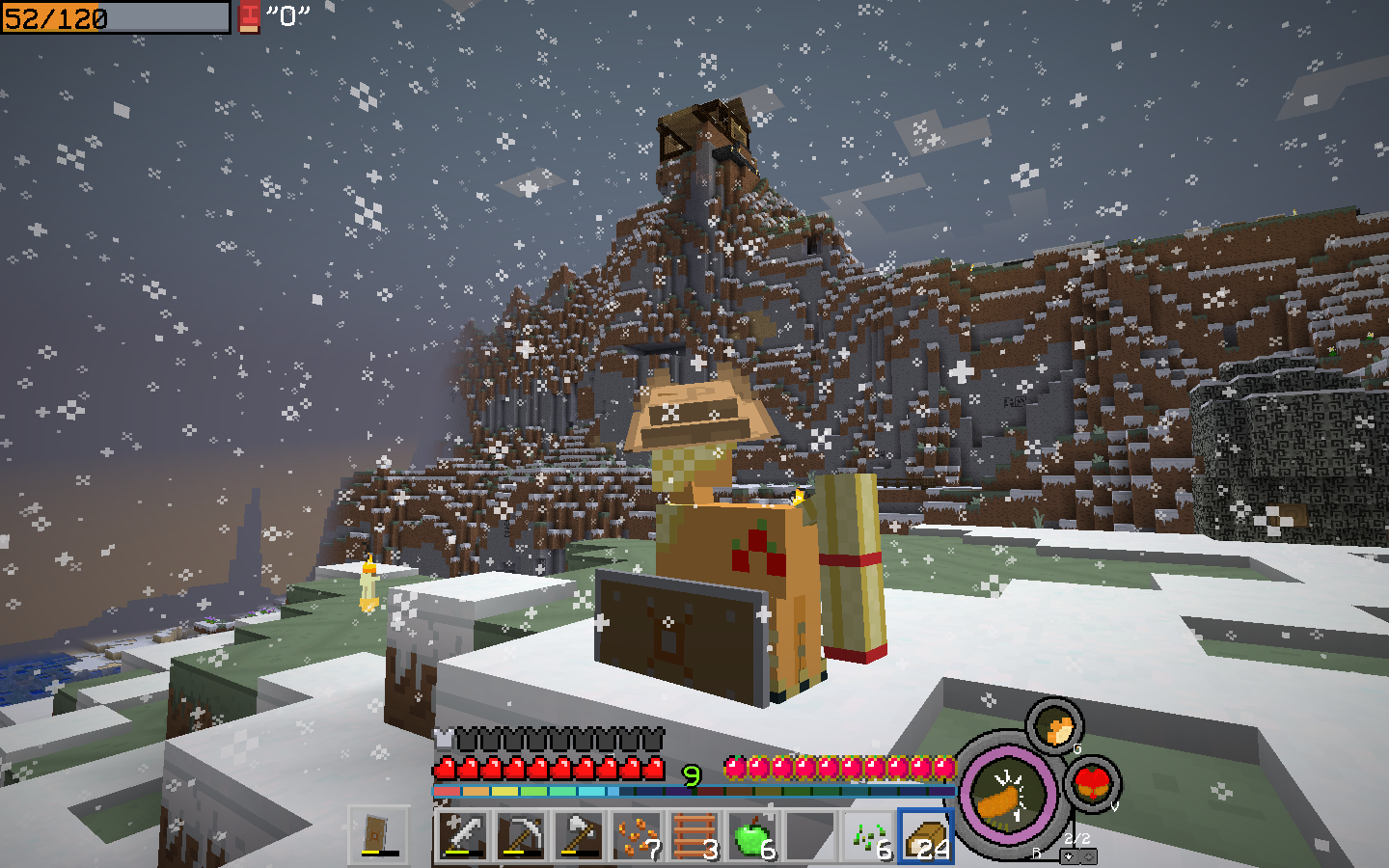
Task: Select the pickaxe hotbar slot
Action: [x=521, y=835]
